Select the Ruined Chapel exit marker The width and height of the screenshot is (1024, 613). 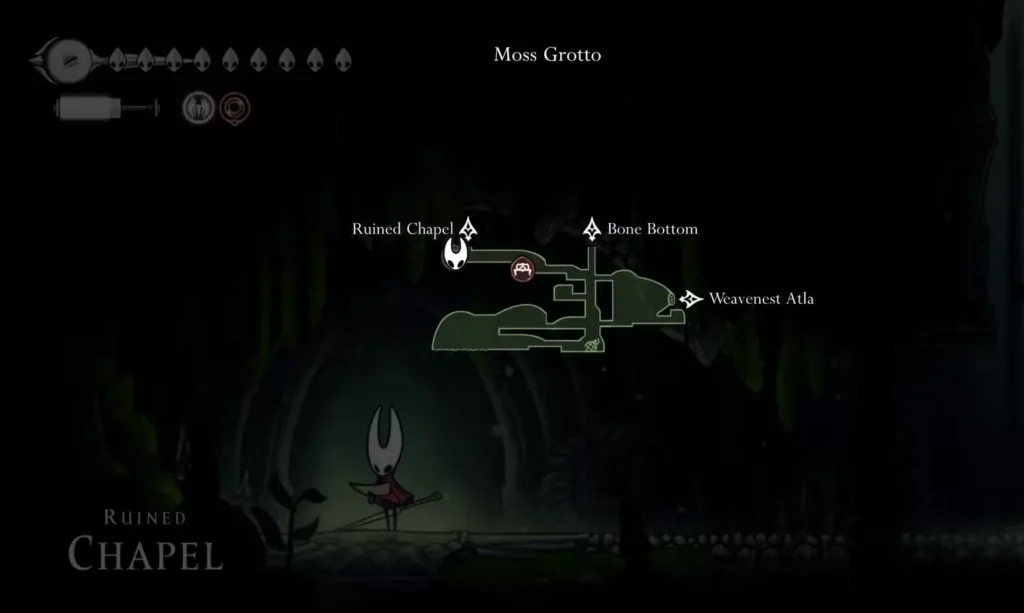tap(467, 229)
